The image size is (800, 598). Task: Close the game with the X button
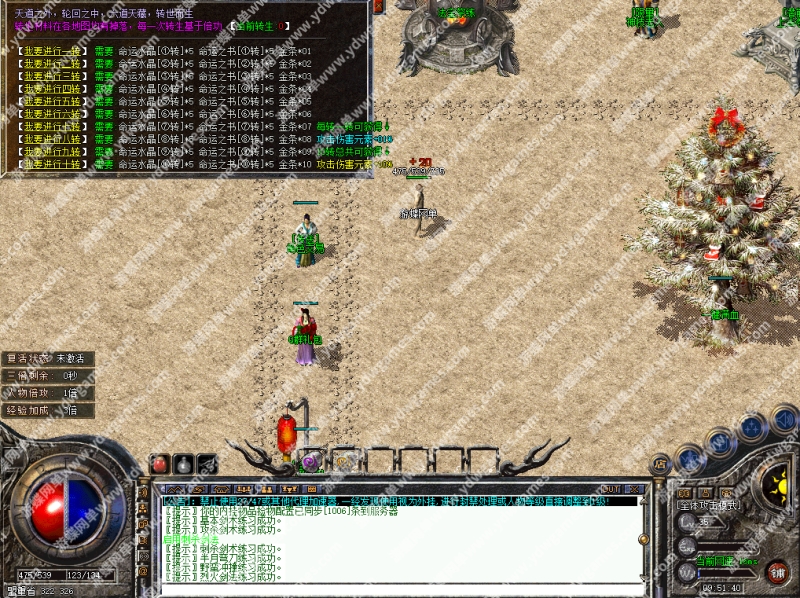(636, 488)
